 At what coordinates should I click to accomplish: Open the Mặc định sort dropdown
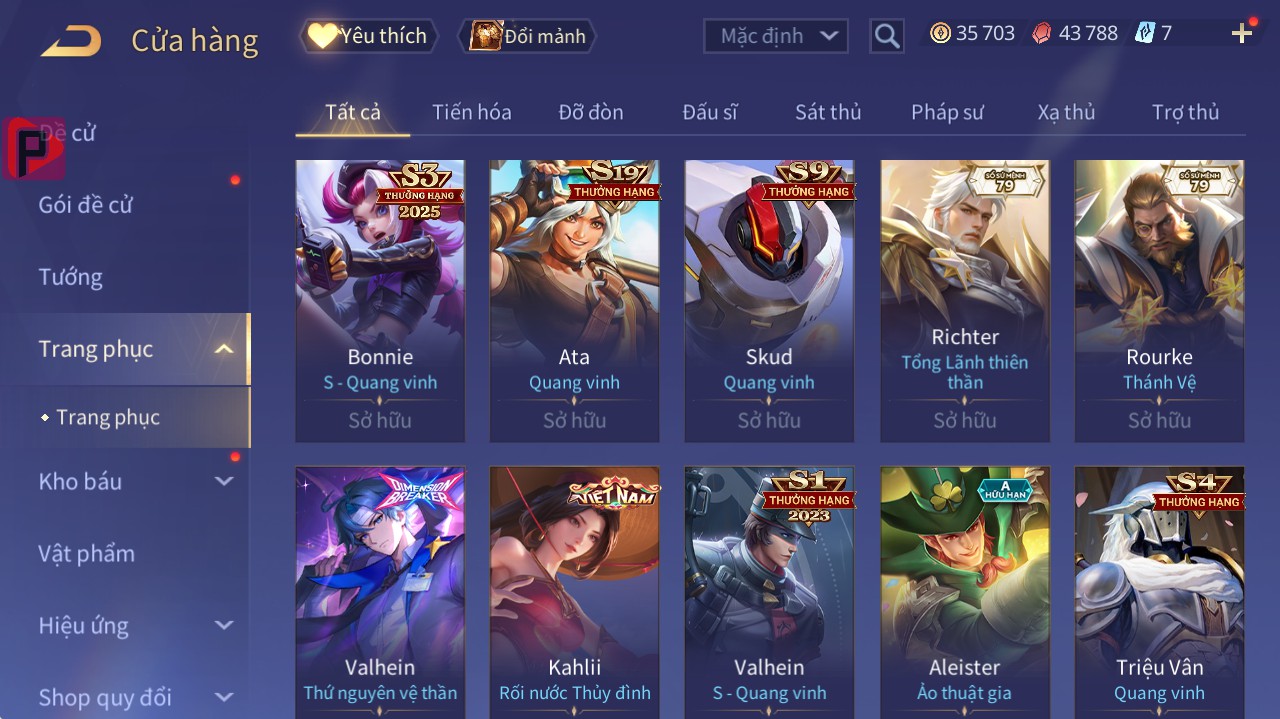coord(776,36)
